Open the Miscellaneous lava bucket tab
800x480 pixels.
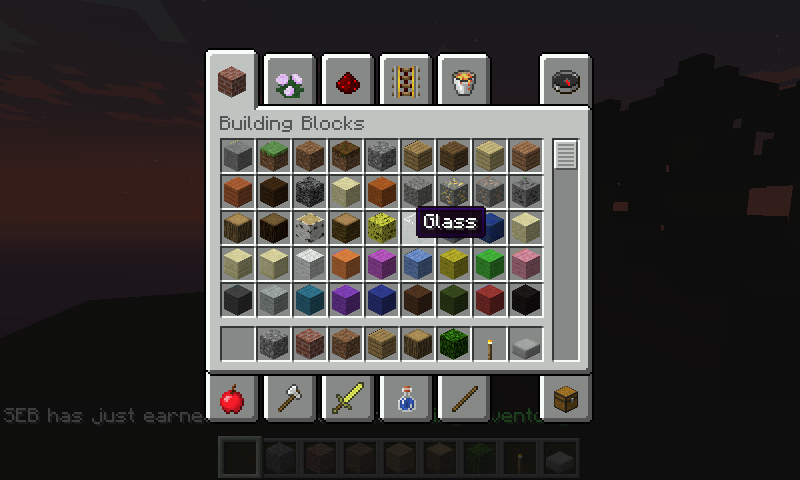click(x=462, y=82)
